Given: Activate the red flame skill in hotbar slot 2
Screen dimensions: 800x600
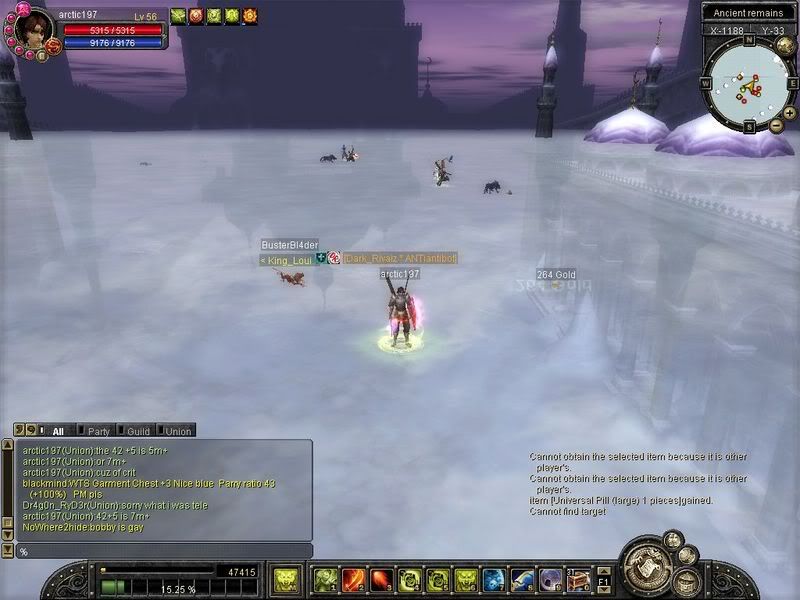Looking at the screenshot, I should pyautogui.click(x=354, y=580).
